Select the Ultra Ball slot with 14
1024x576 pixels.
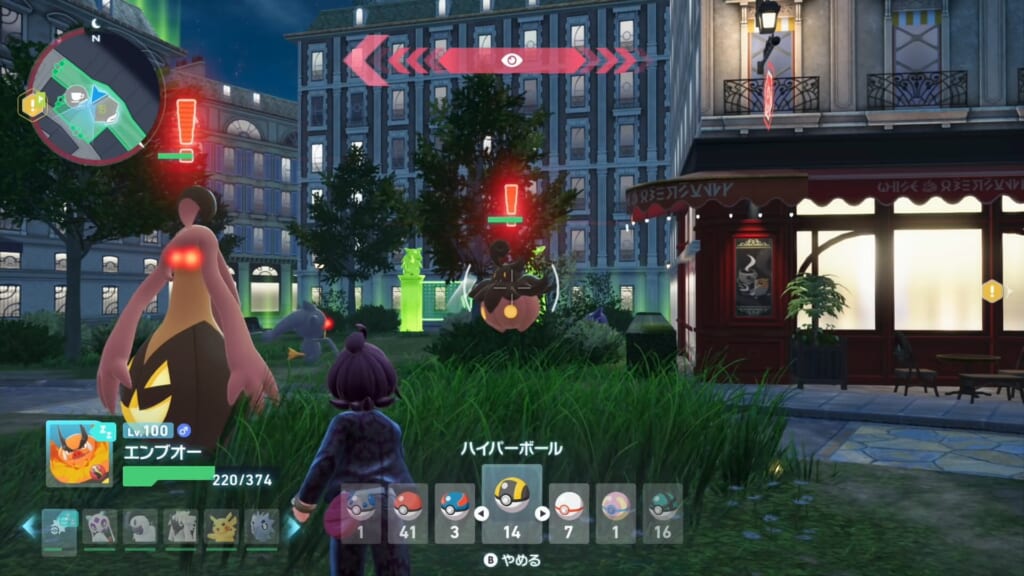512,503
